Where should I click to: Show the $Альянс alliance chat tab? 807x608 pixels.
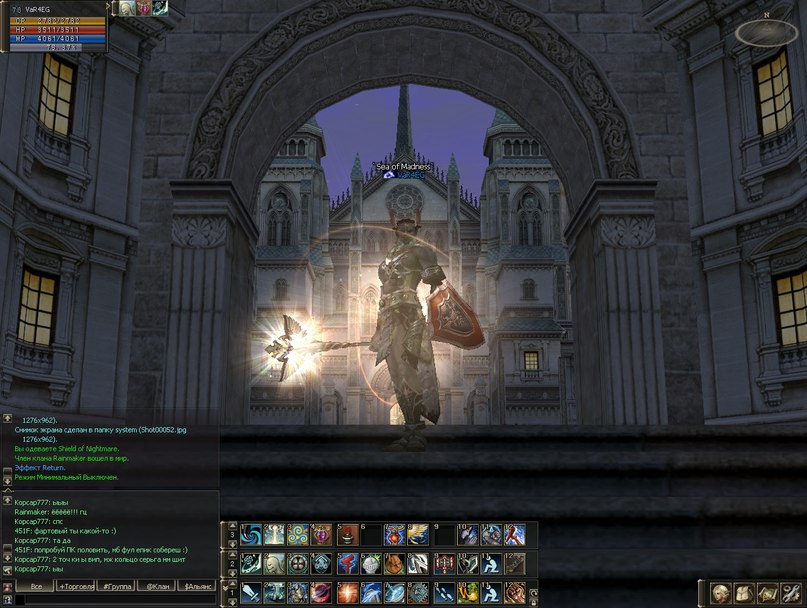click(x=197, y=585)
